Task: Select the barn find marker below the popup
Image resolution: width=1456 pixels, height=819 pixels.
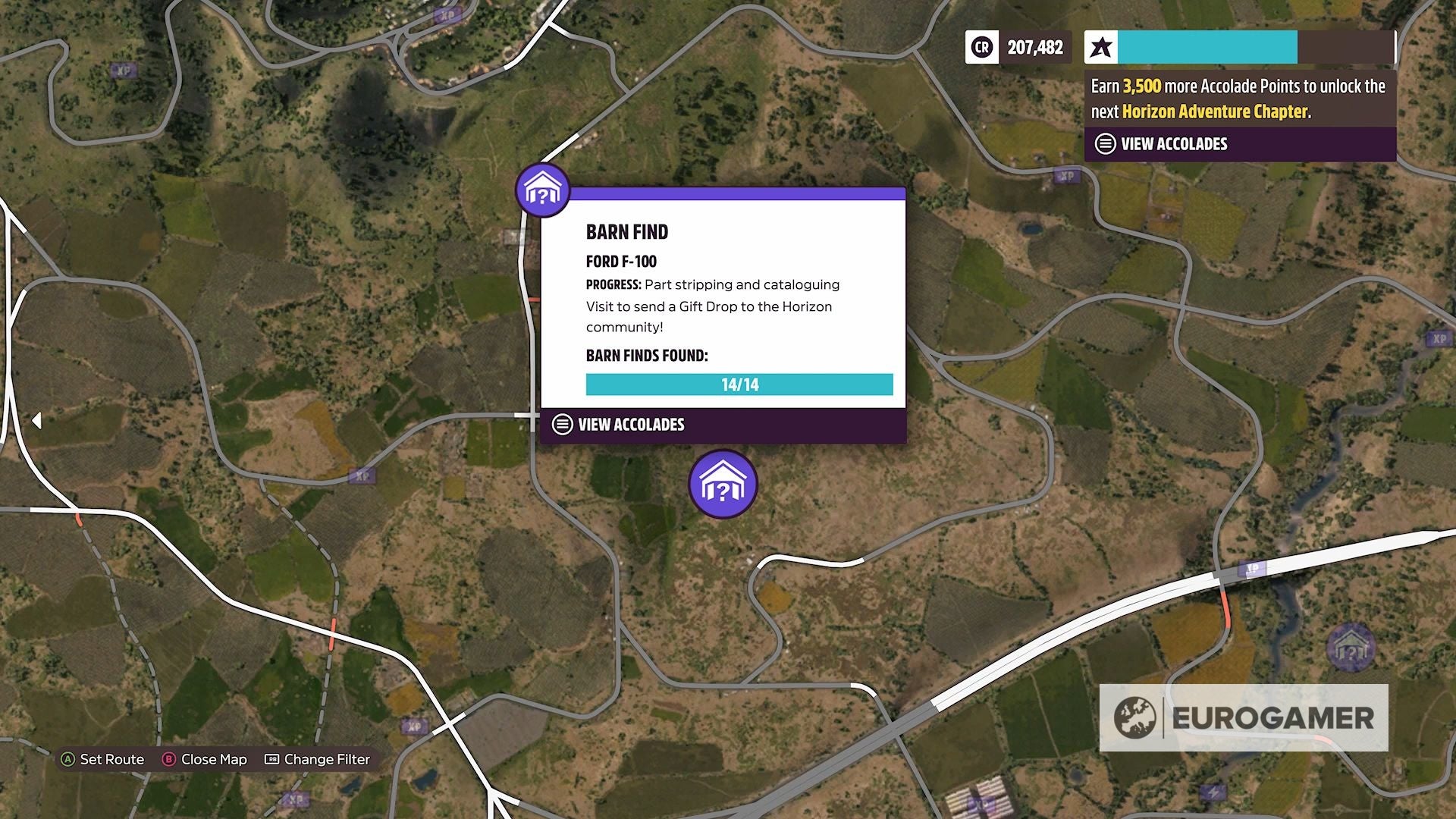Action: coord(723,485)
